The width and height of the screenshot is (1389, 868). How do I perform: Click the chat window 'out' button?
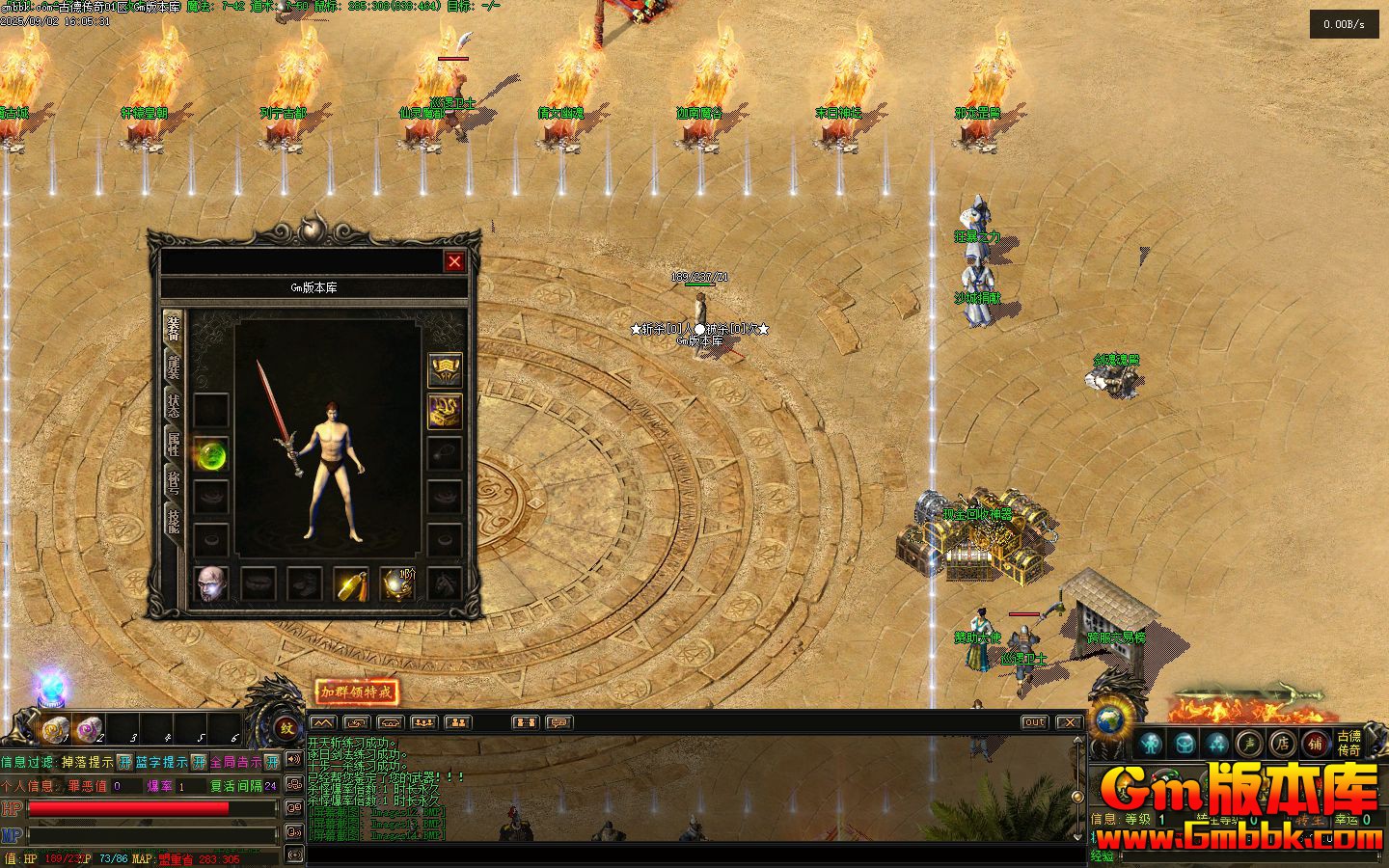click(x=1034, y=721)
